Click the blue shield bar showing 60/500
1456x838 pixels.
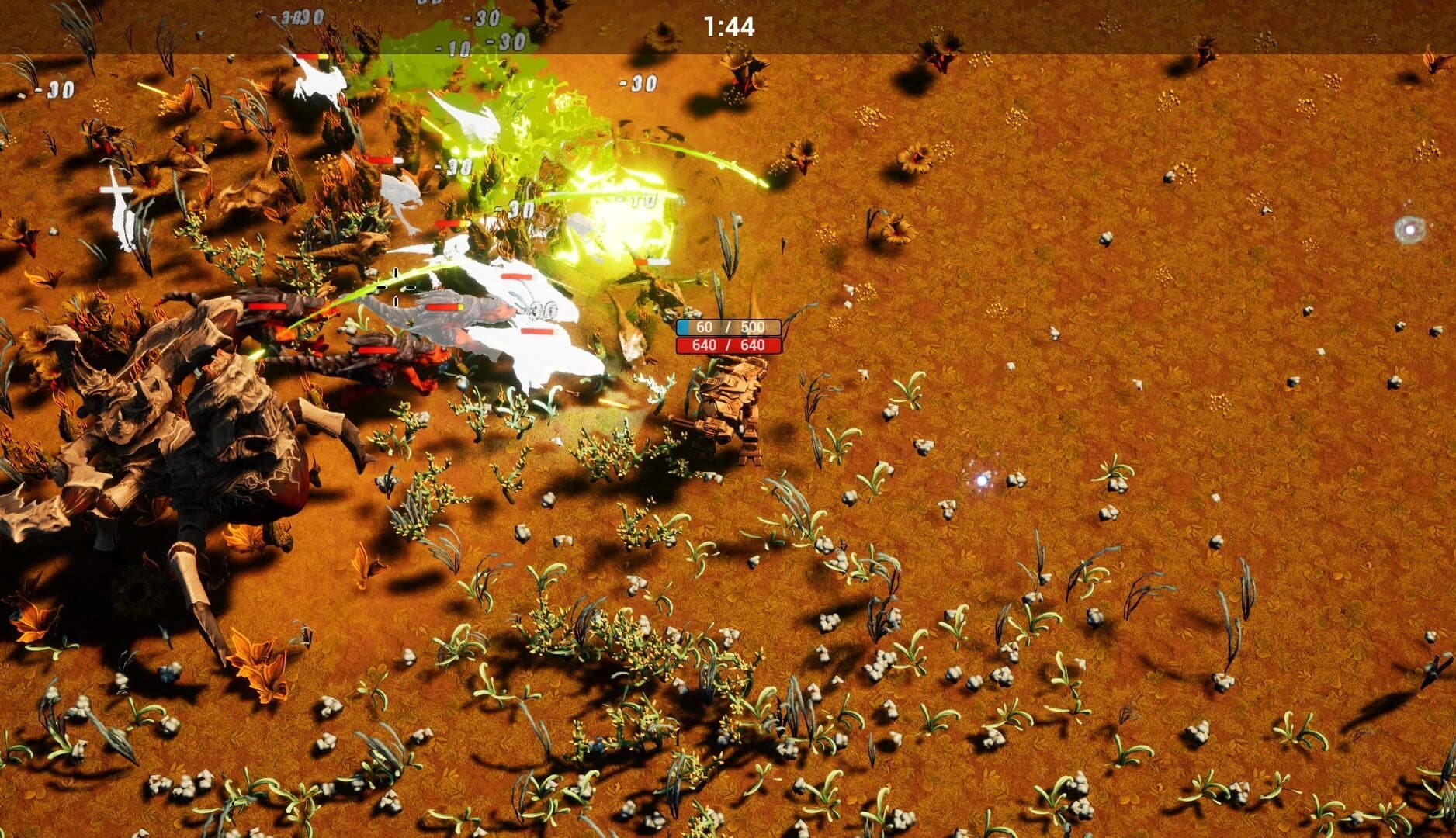coord(730,328)
